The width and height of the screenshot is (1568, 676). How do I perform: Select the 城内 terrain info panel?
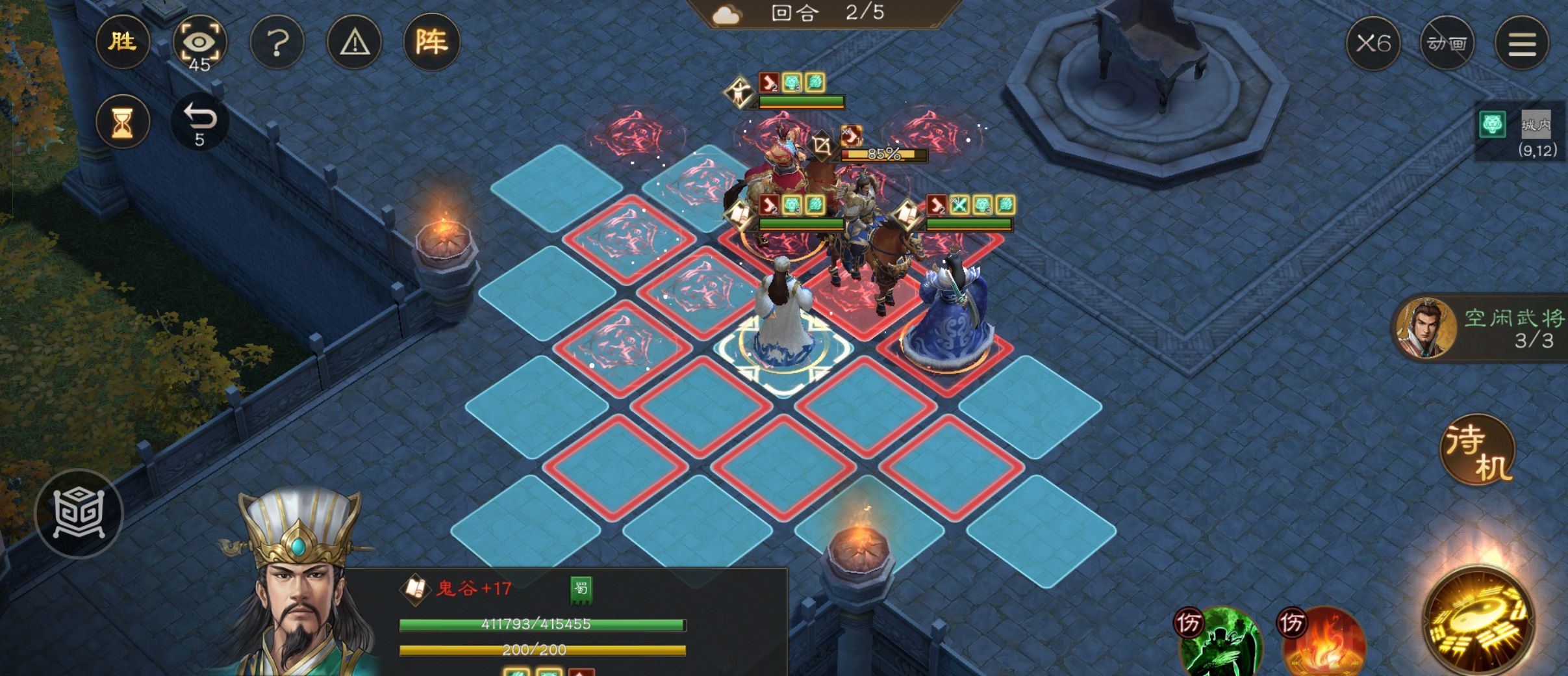click(1520, 133)
